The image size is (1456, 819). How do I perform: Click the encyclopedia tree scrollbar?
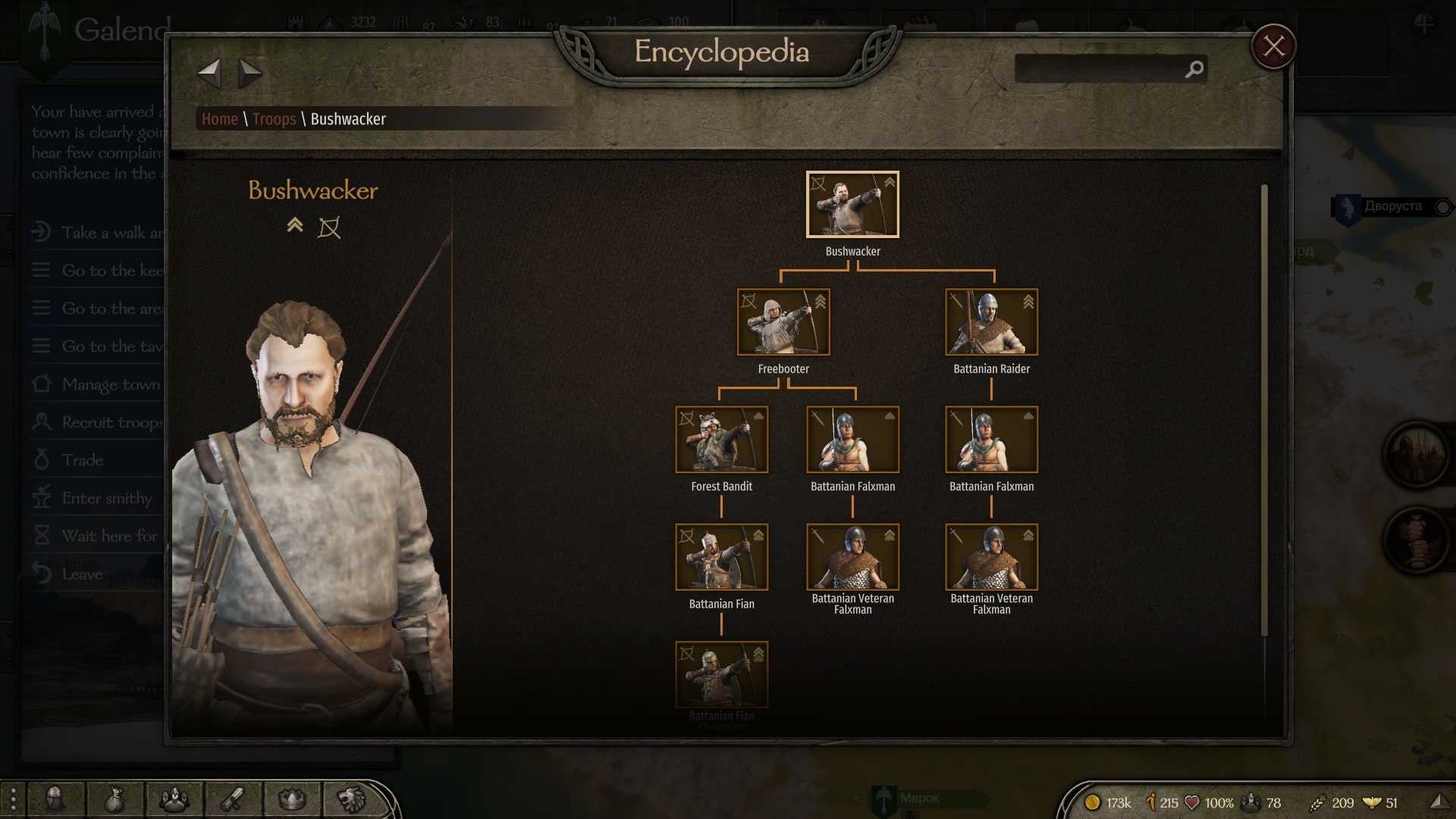(1264, 409)
